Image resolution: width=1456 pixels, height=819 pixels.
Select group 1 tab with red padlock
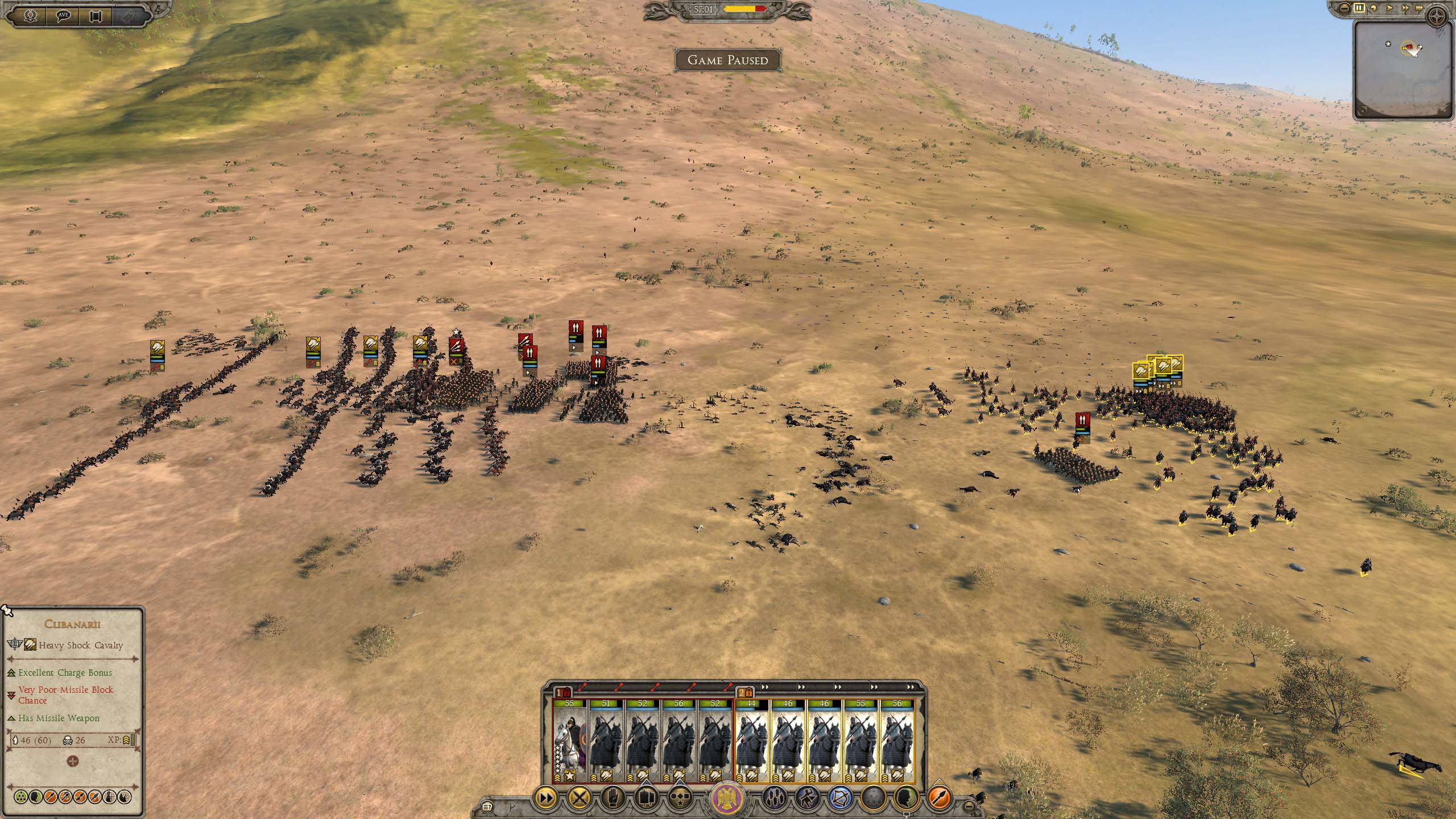[562, 693]
